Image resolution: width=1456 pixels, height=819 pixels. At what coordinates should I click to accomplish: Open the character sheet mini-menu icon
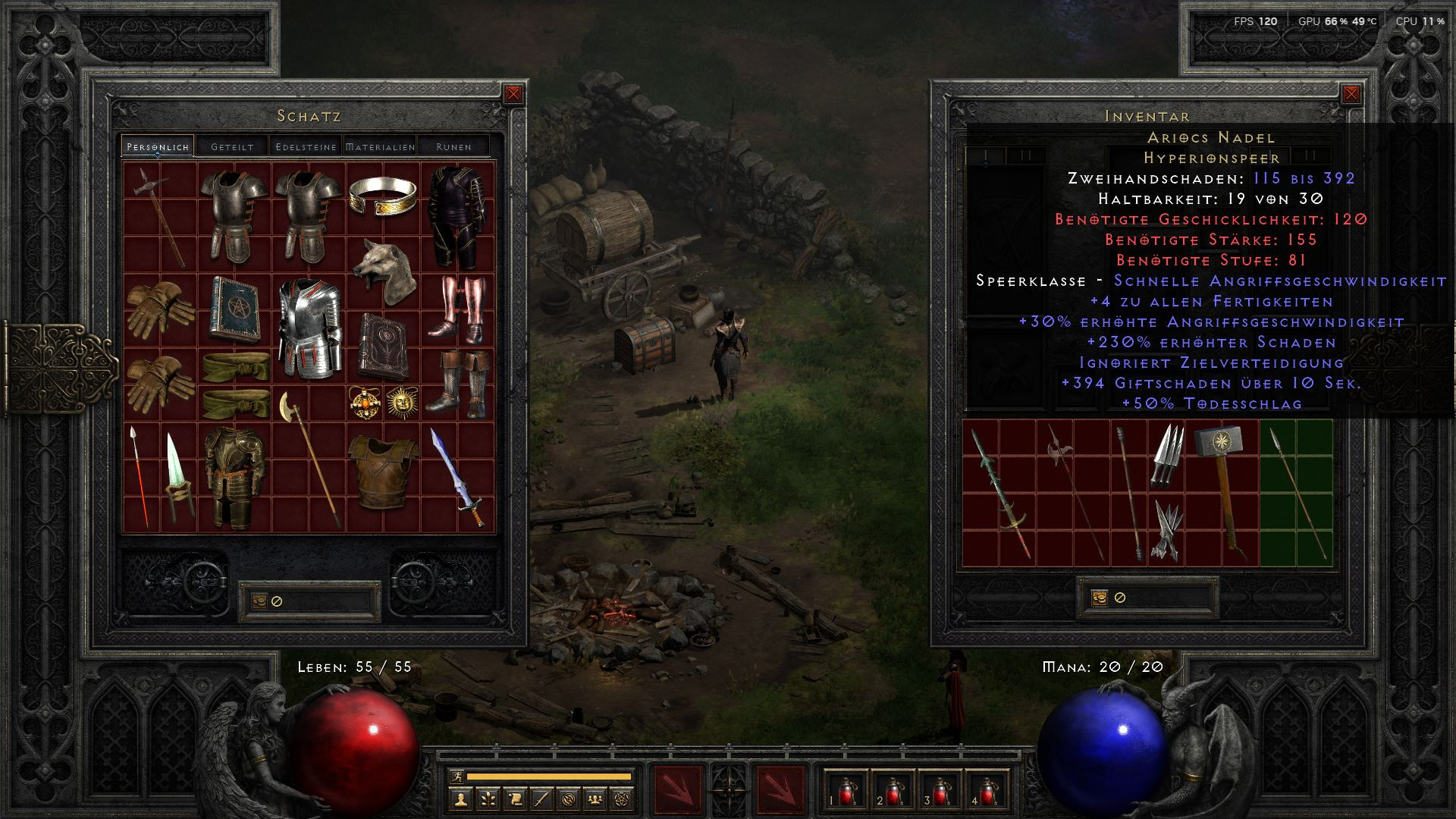(460, 799)
